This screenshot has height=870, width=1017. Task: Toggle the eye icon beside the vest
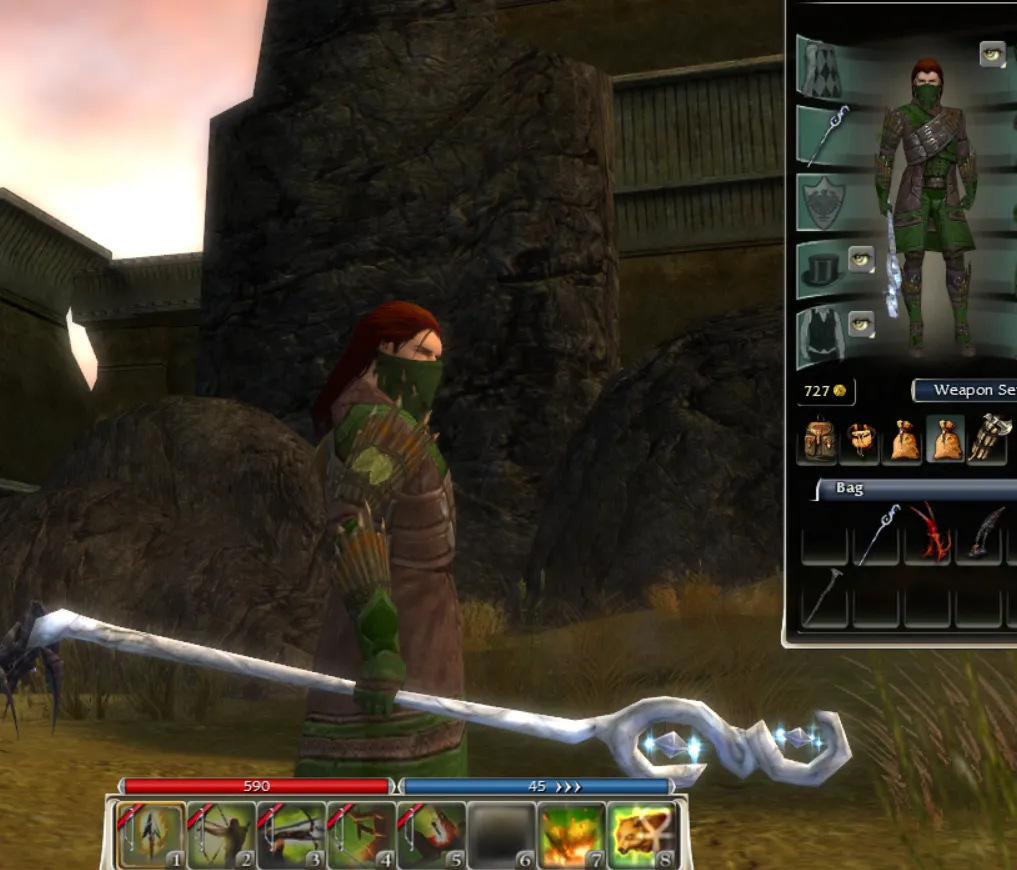(x=861, y=324)
